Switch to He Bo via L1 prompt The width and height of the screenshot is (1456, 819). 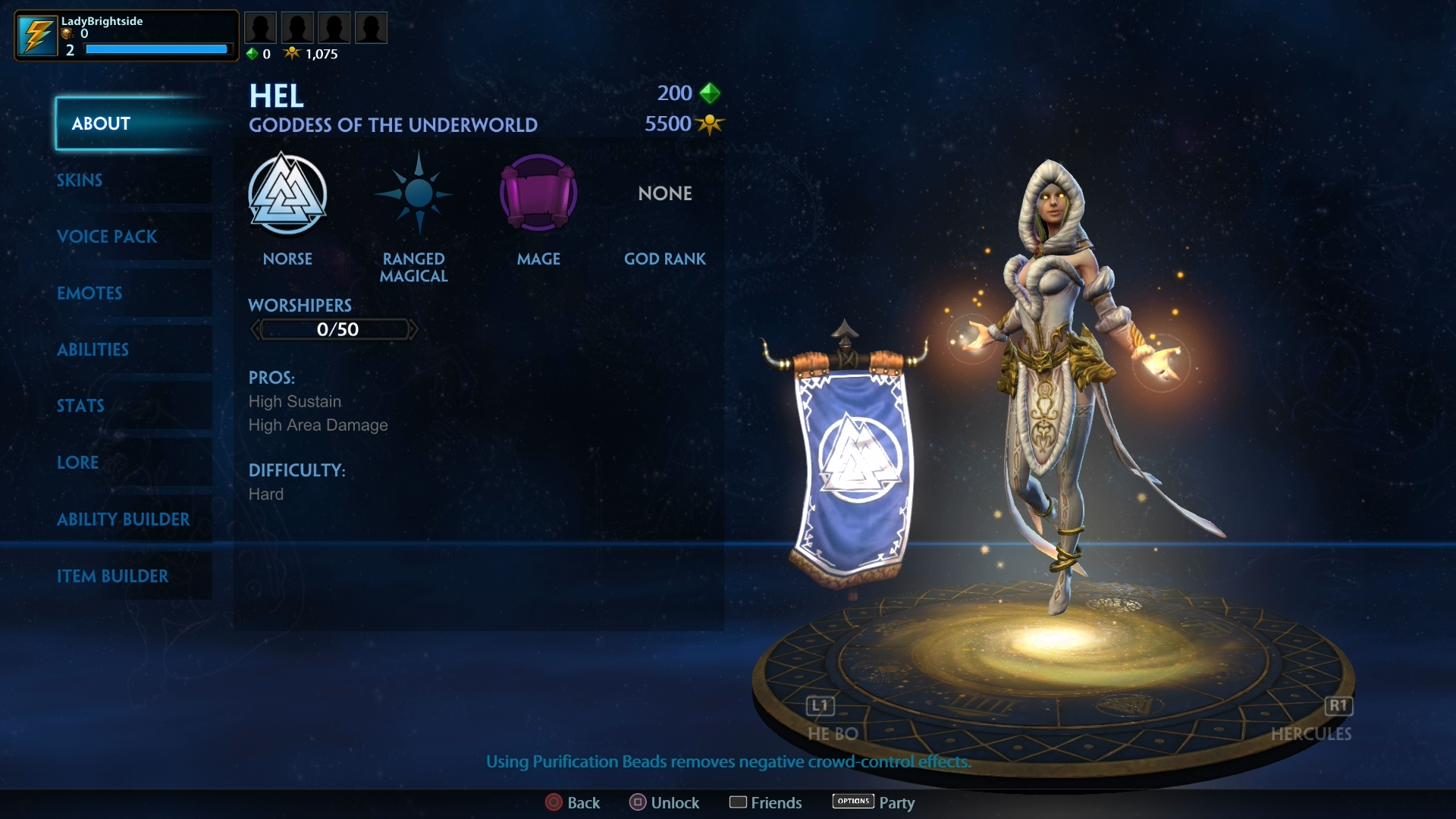pos(820,706)
